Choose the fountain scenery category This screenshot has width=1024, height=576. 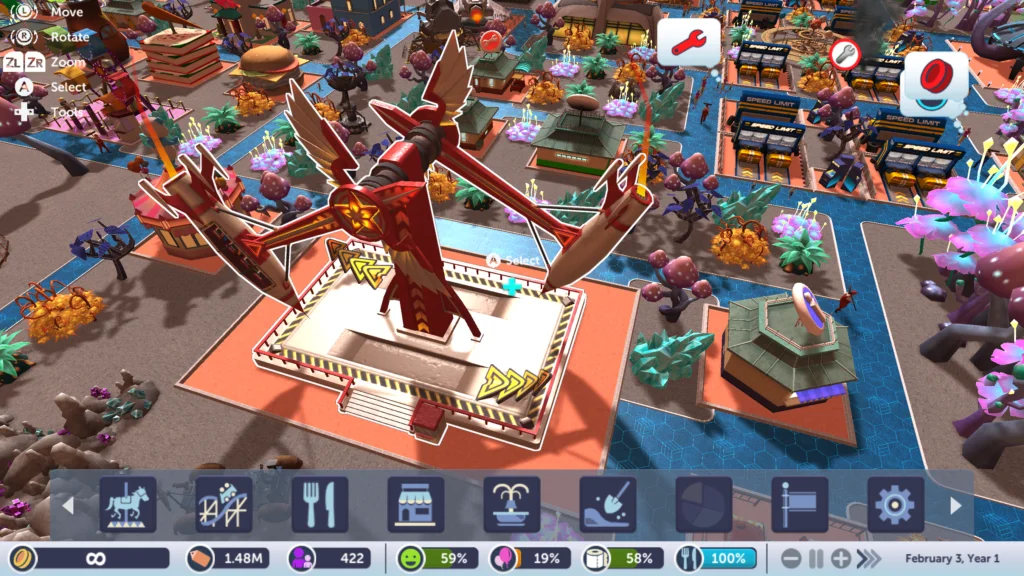511,505
